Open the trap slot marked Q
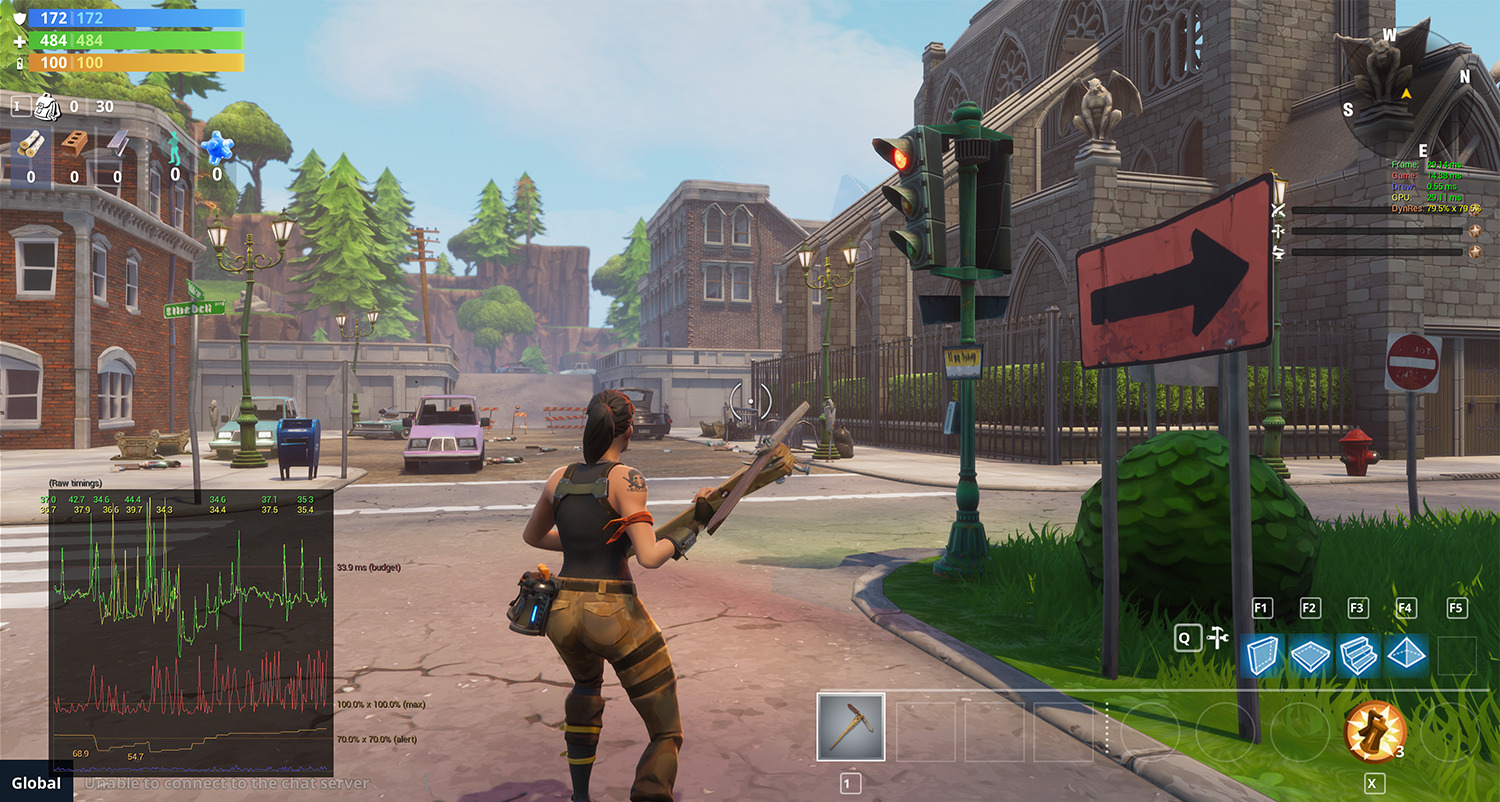 [1186, 637]
